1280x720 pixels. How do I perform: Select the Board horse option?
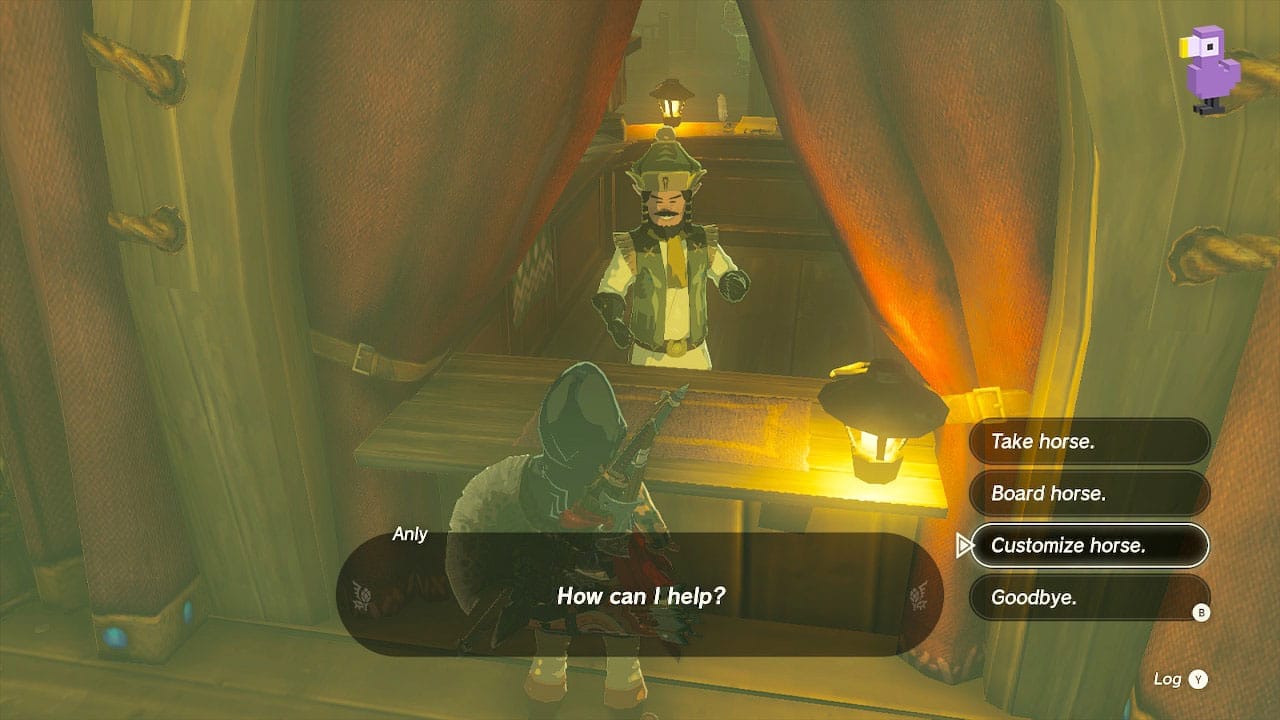[x=1090, y=492]
